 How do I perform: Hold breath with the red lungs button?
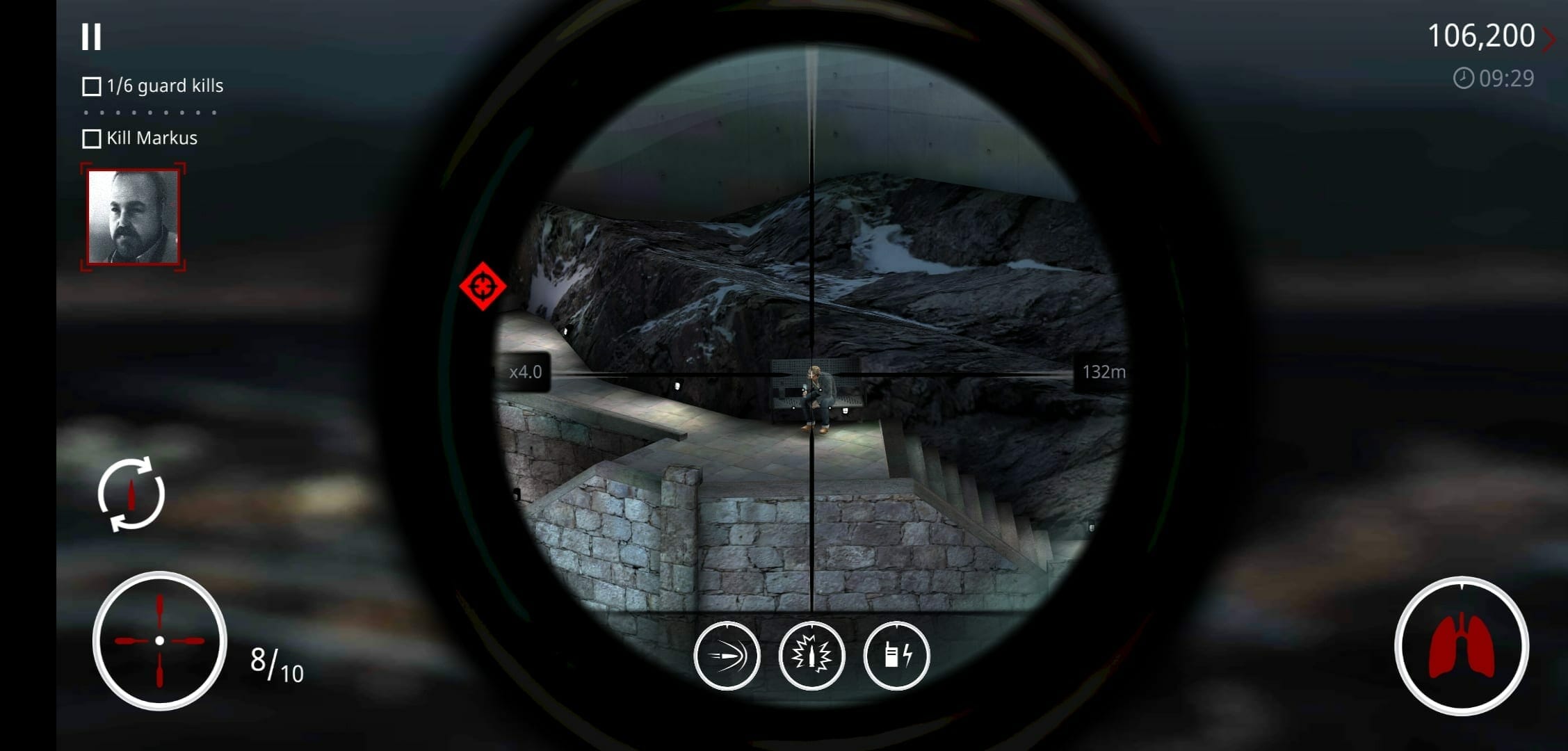(1461, 646)
